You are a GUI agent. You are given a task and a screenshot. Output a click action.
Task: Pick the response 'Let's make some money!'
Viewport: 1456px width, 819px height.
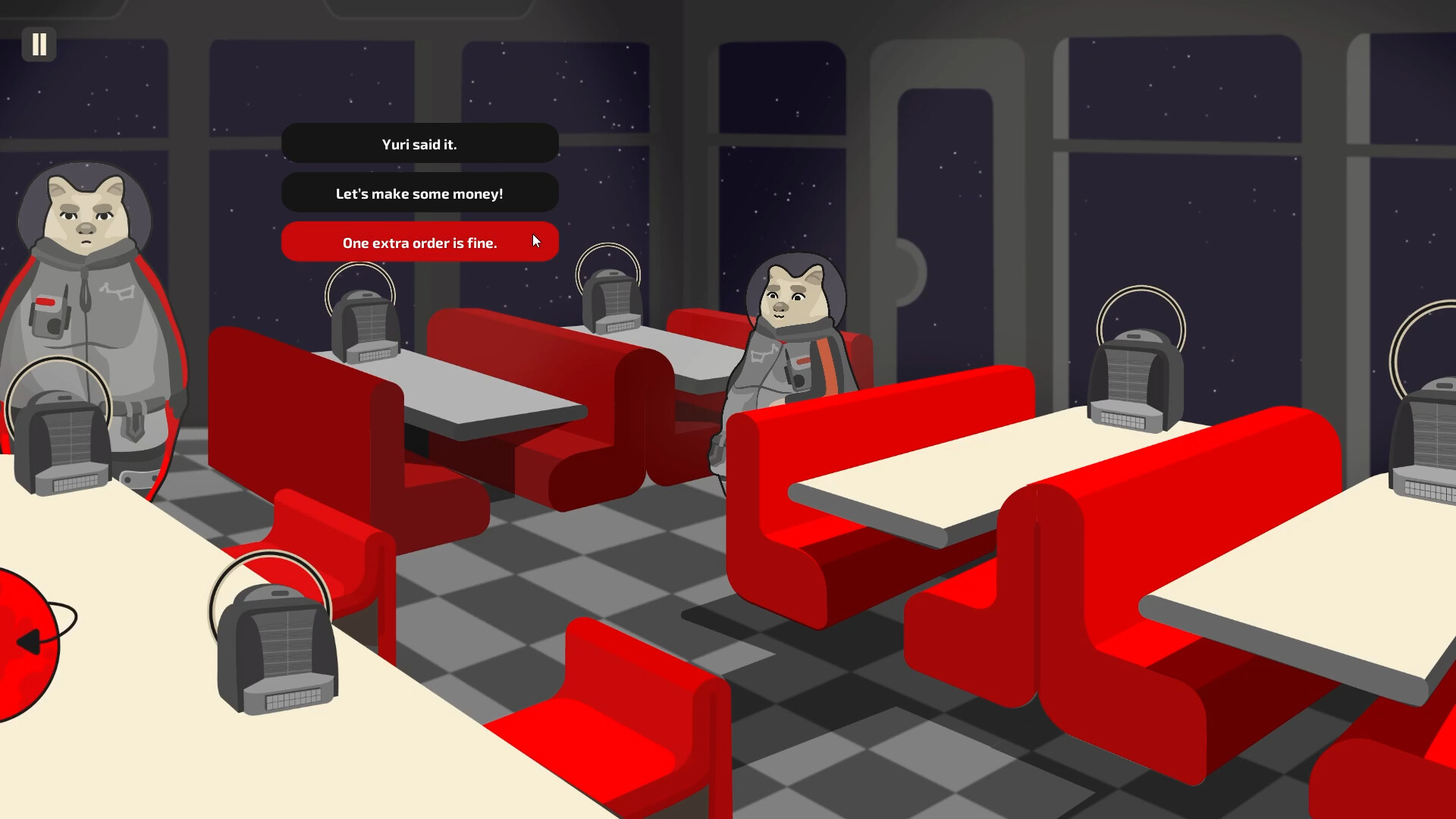tap(419, 193)
